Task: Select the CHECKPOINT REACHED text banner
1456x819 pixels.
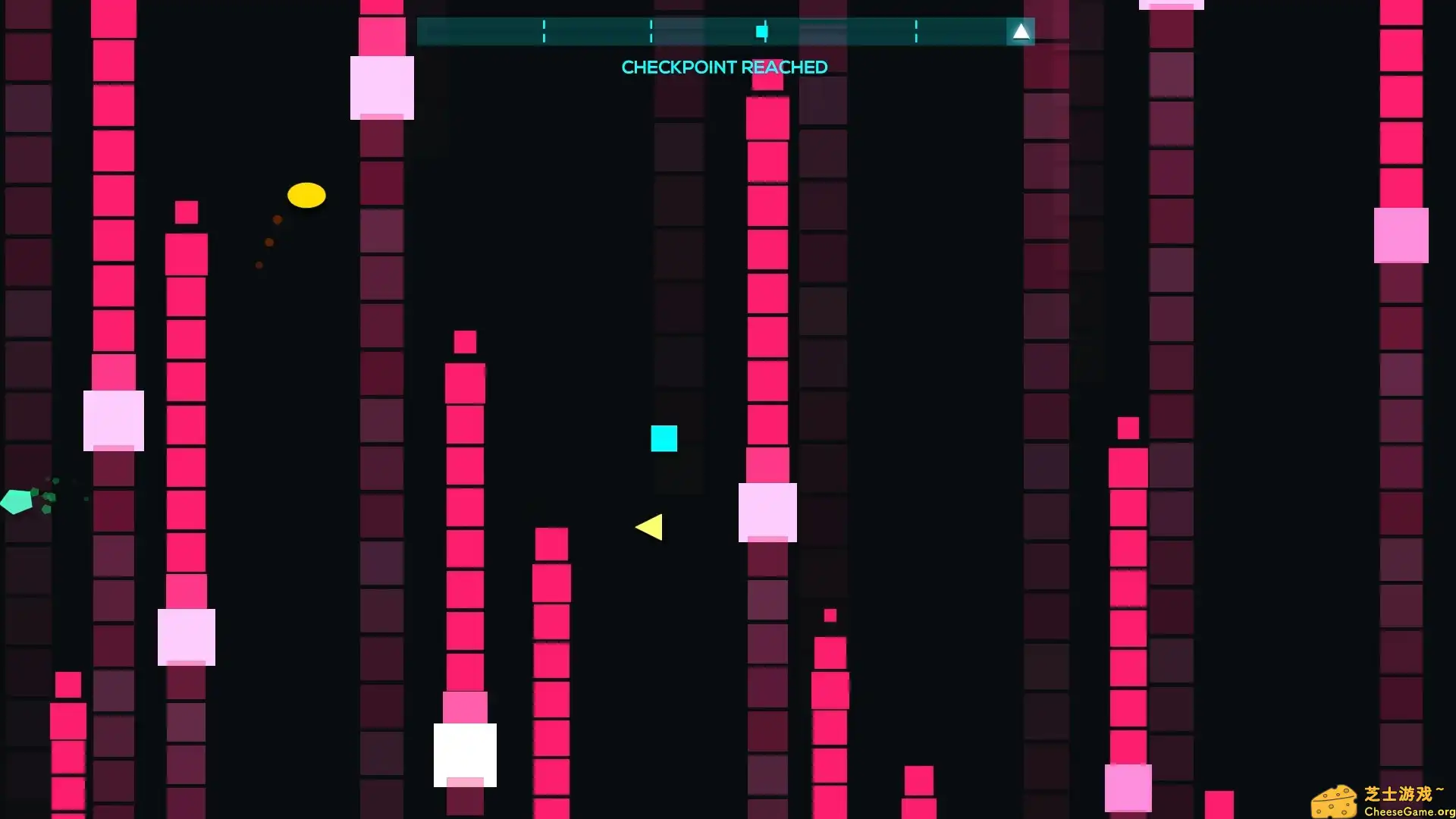Action: click(723, 67)
